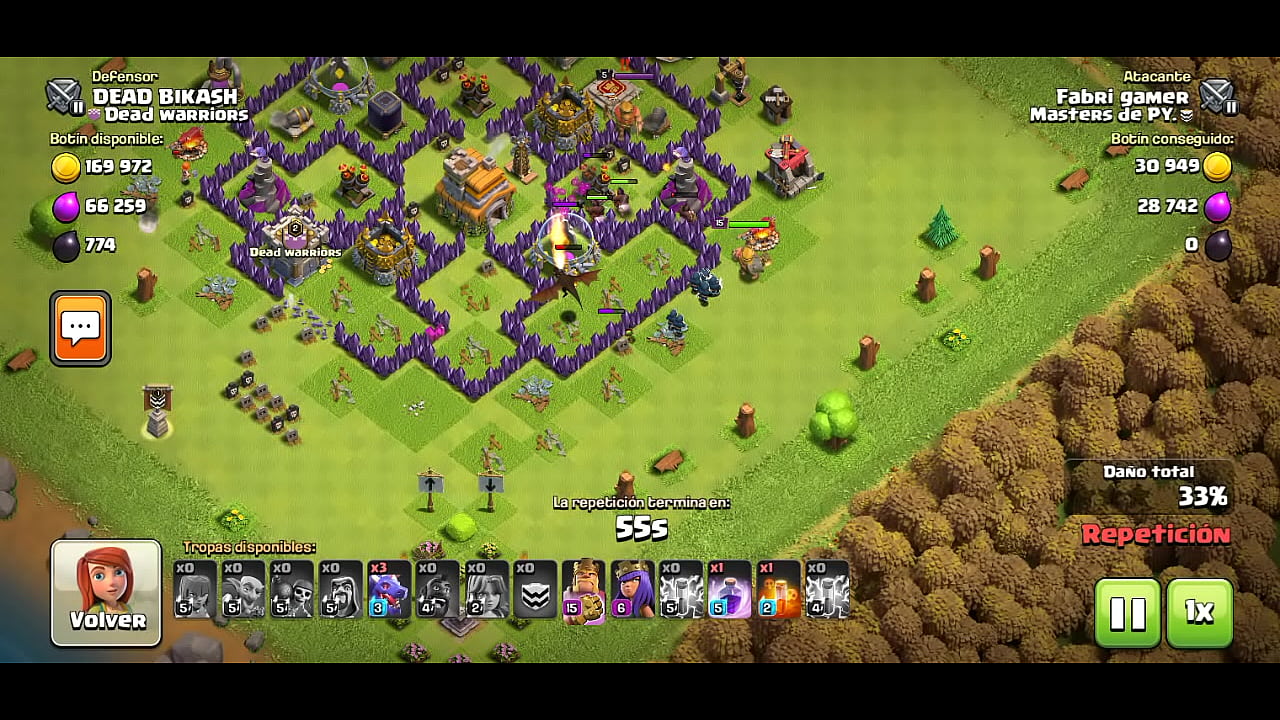Select the clan castle shield slot

pyautogui.click(x=535, y=589)
